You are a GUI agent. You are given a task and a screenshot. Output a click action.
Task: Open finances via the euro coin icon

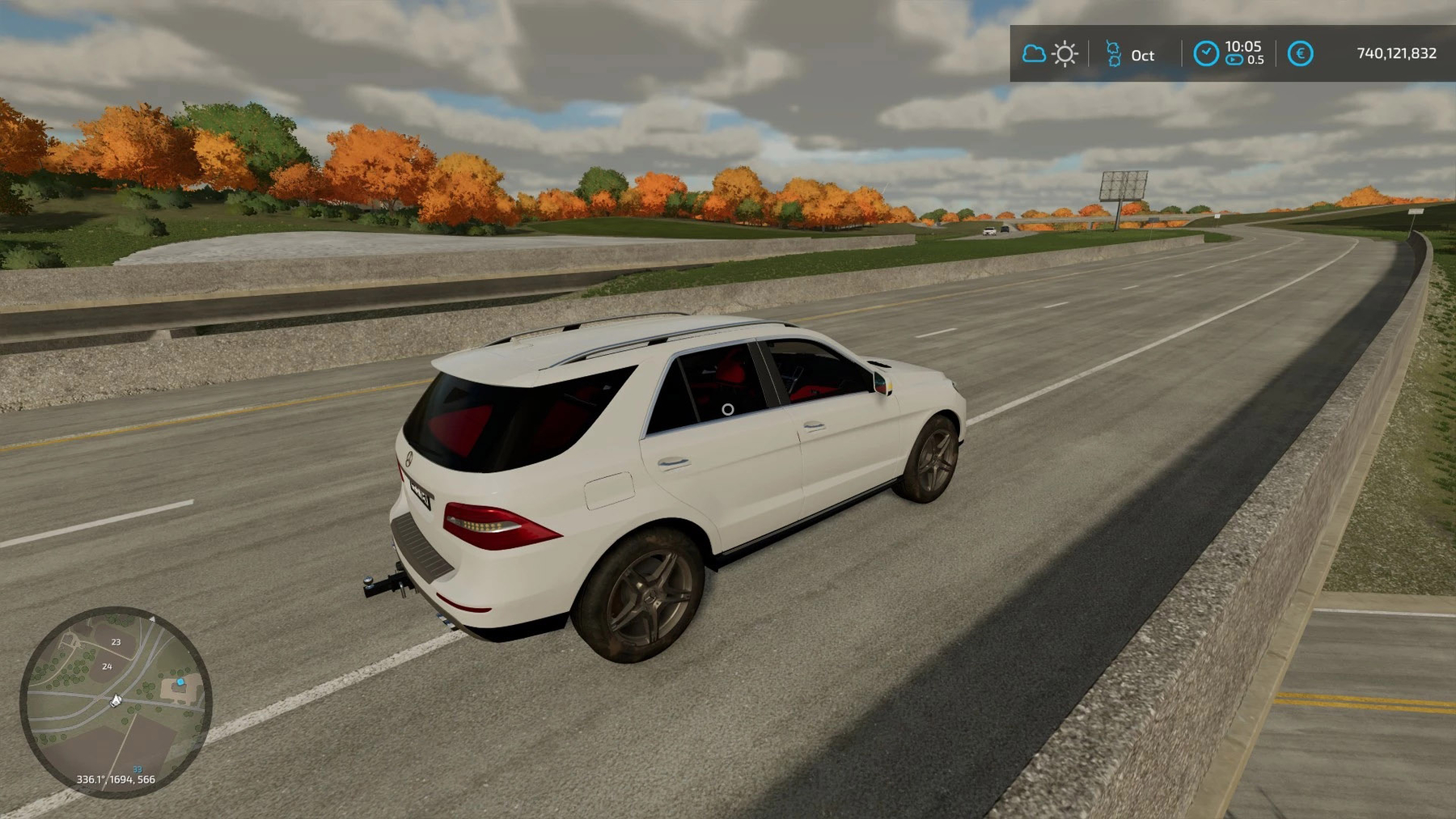coord(1300,53)
